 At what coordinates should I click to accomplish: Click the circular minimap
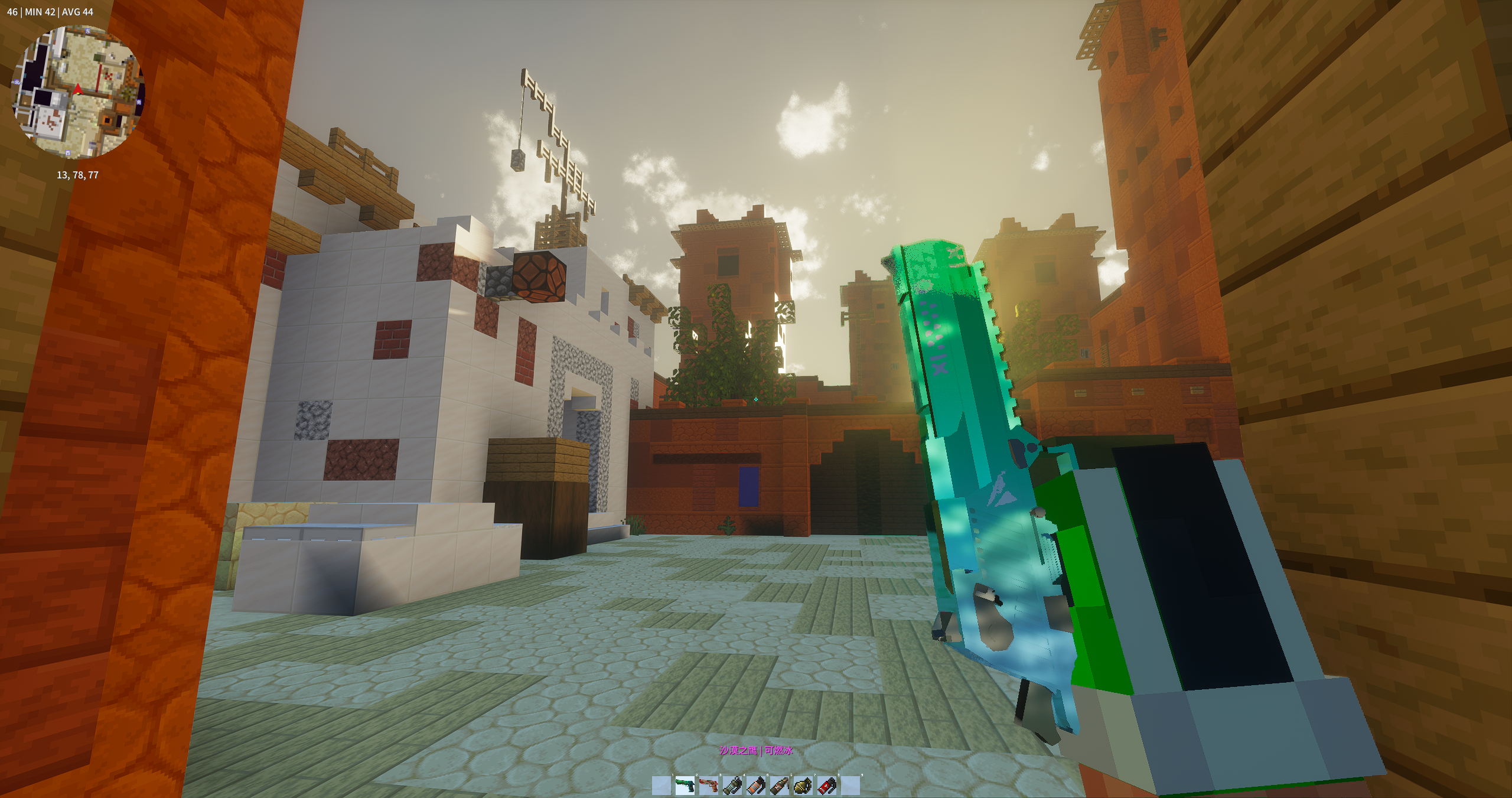click(77, 93)
